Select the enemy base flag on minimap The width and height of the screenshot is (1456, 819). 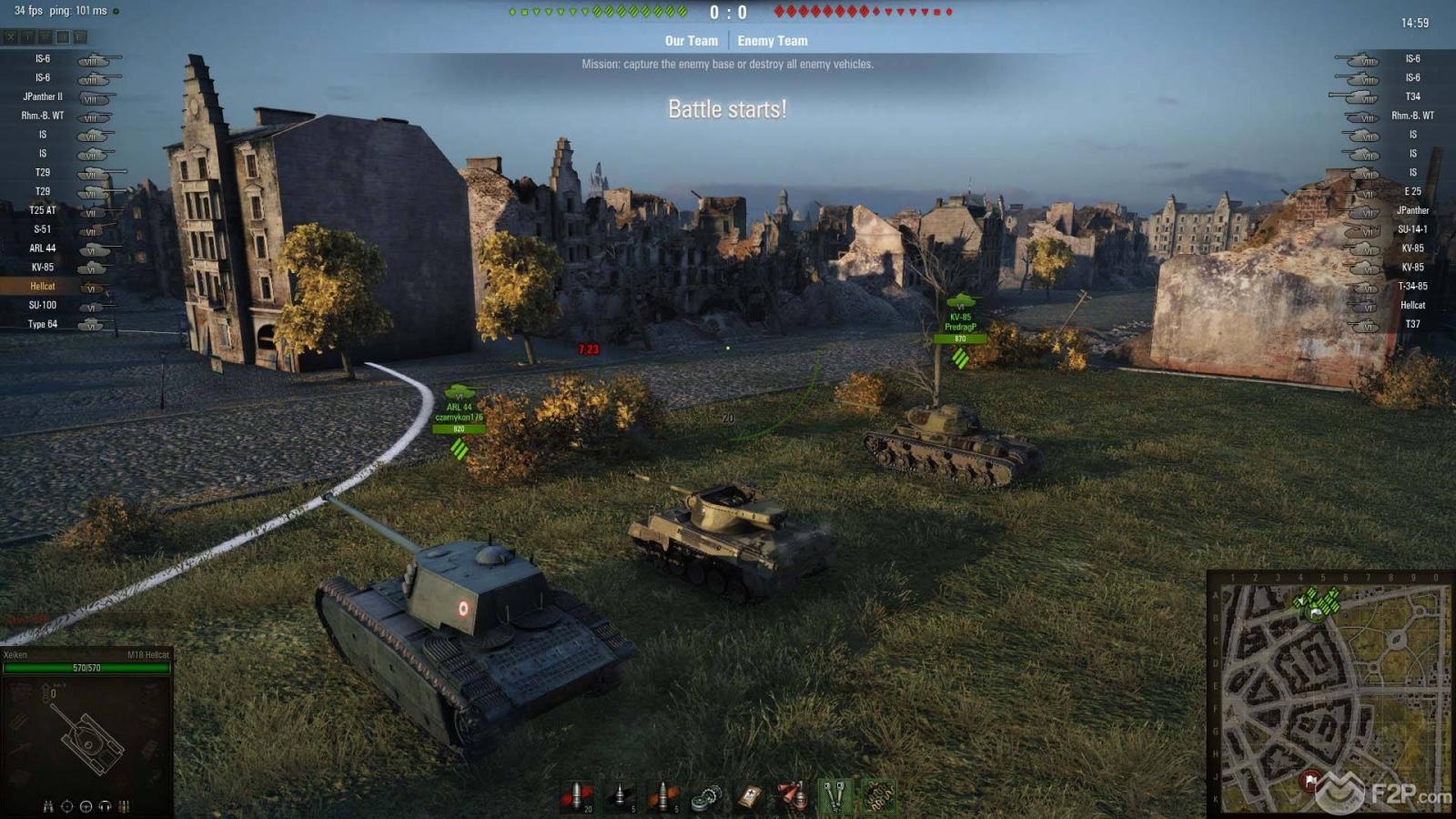[1310, 780]
